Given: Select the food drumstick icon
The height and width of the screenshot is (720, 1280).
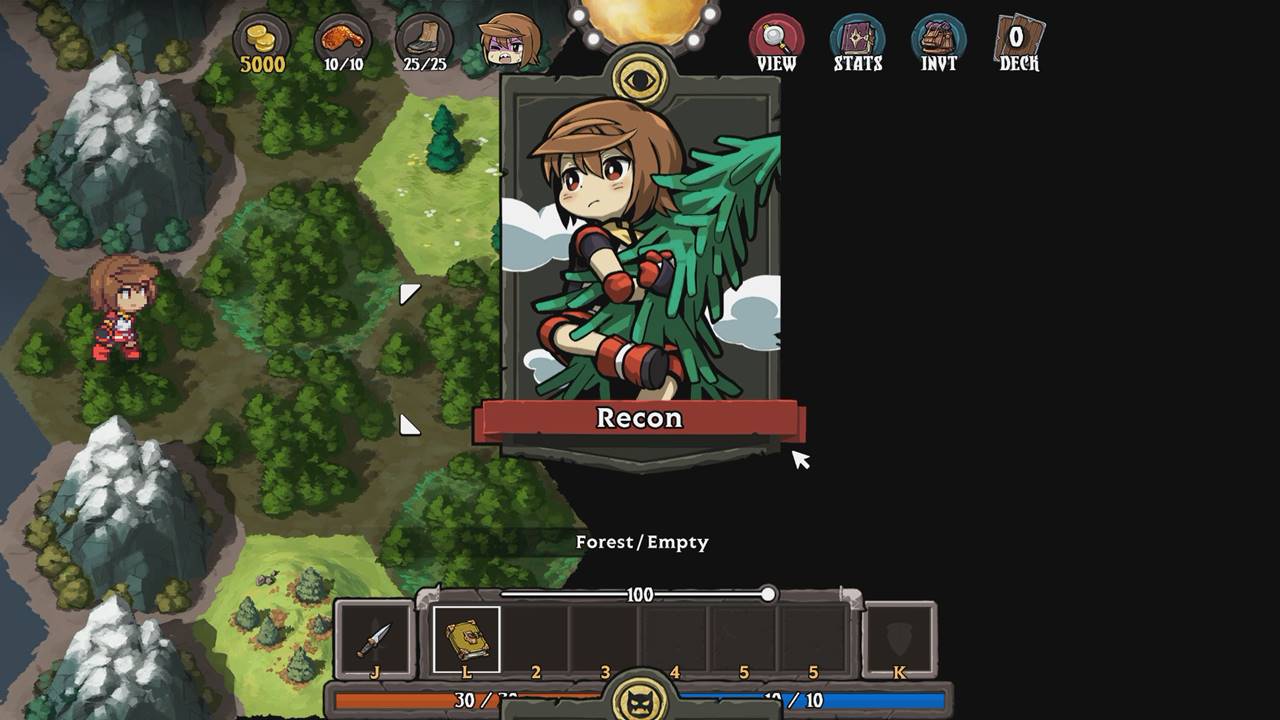Looking at the screenshot, I should coord(341,35).
